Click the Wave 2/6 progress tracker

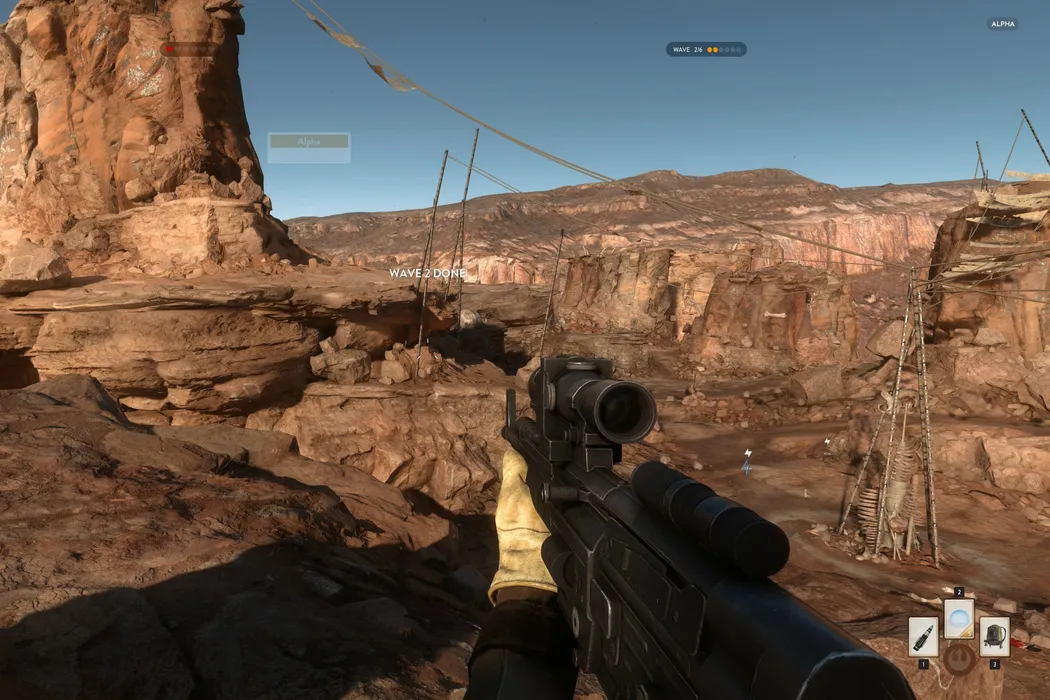pyautogui.click(x=706, y=49)
